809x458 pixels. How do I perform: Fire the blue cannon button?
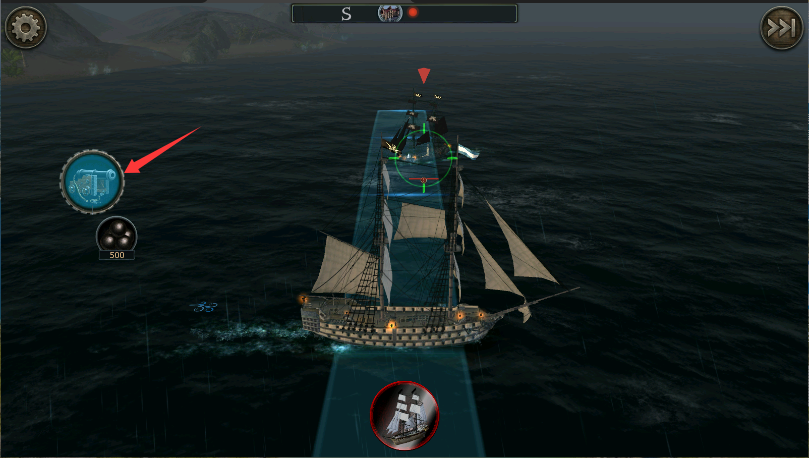point(92,181)
